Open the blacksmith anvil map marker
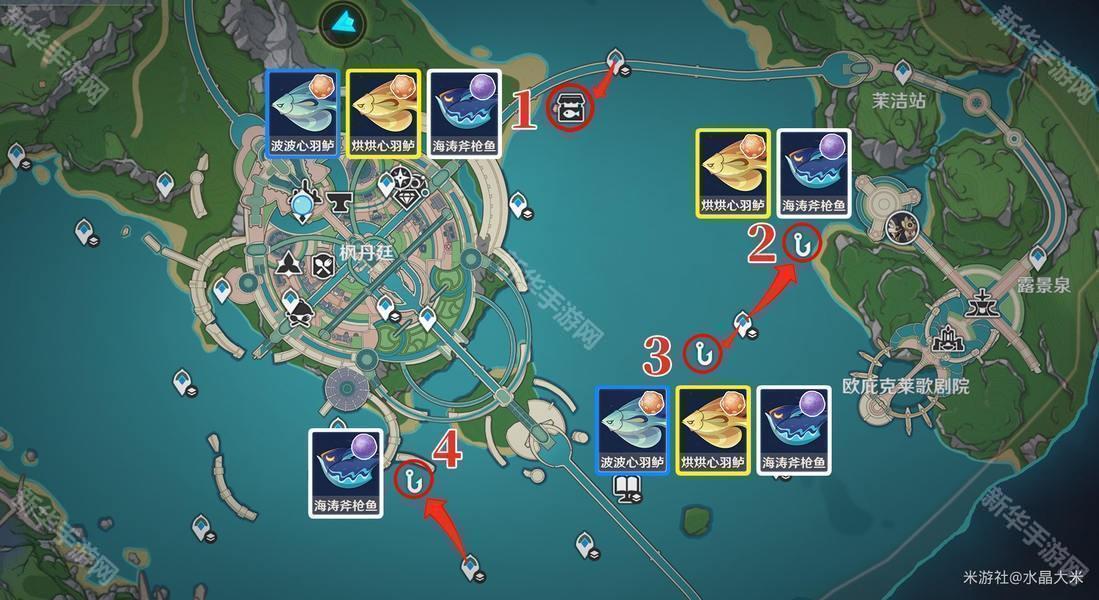1099x600 pixels. 337,203
